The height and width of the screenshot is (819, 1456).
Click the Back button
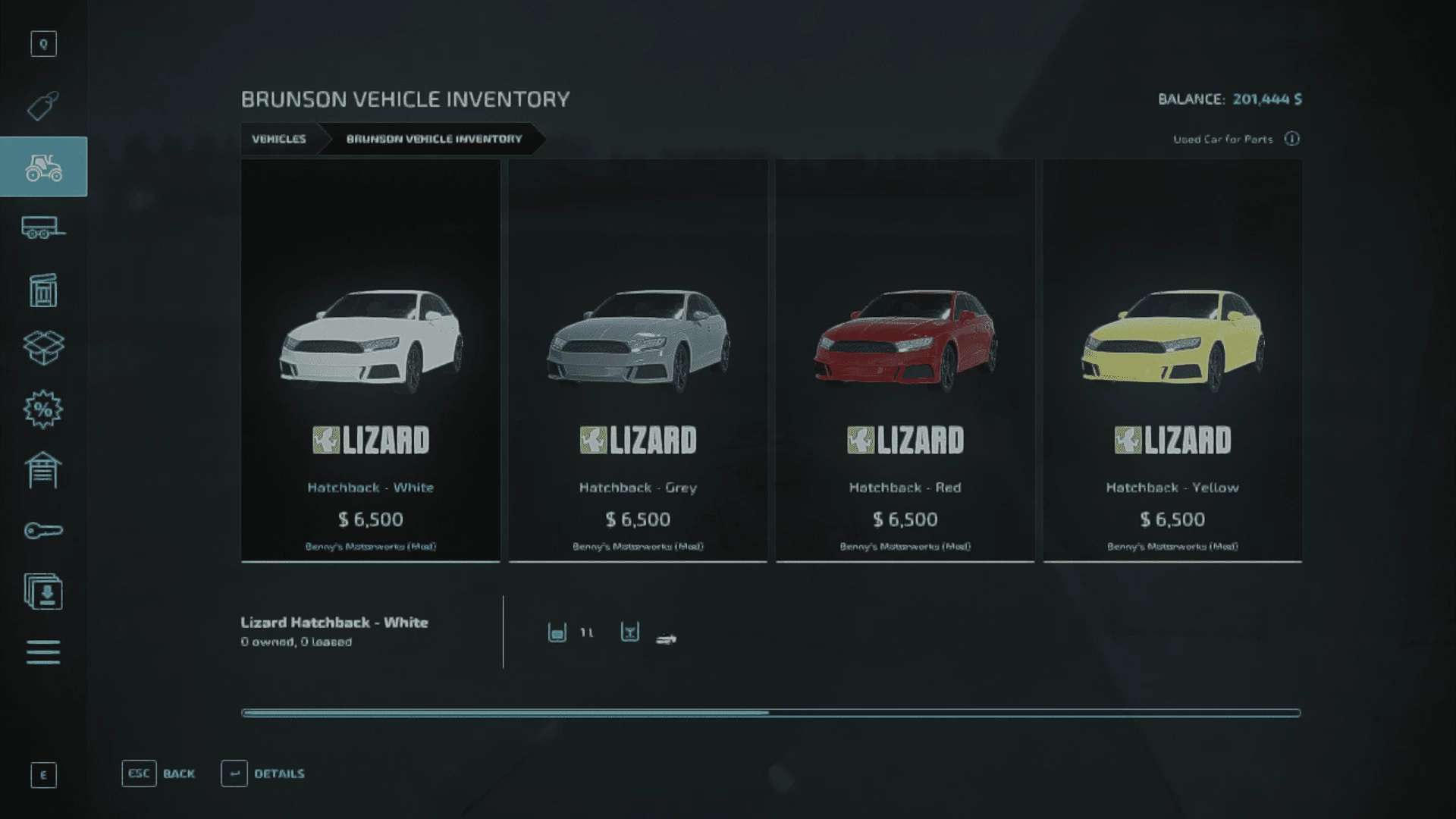pyautogui.click(x=158, y=773)
